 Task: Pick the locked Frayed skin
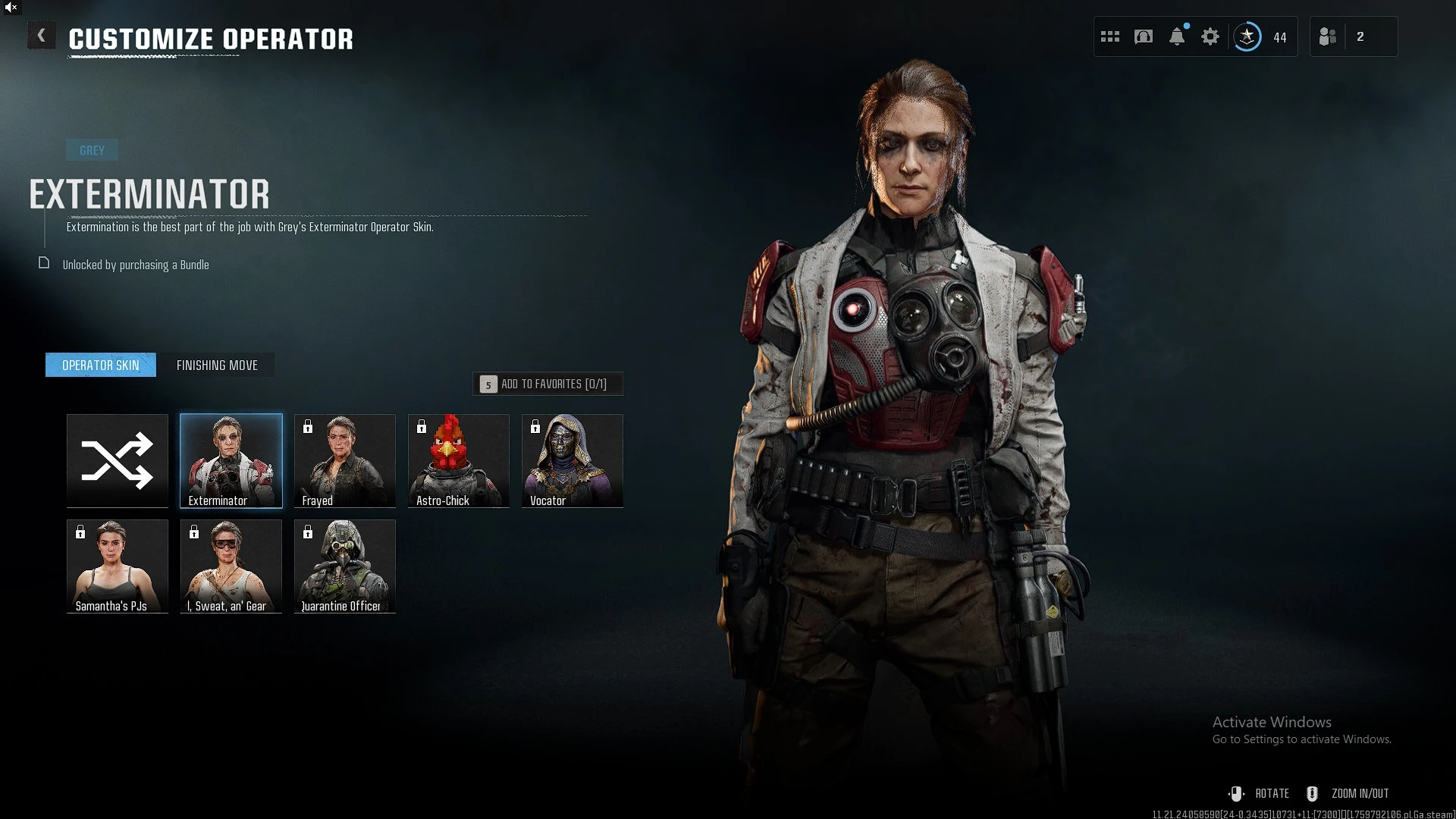click(x=345, y=460)
